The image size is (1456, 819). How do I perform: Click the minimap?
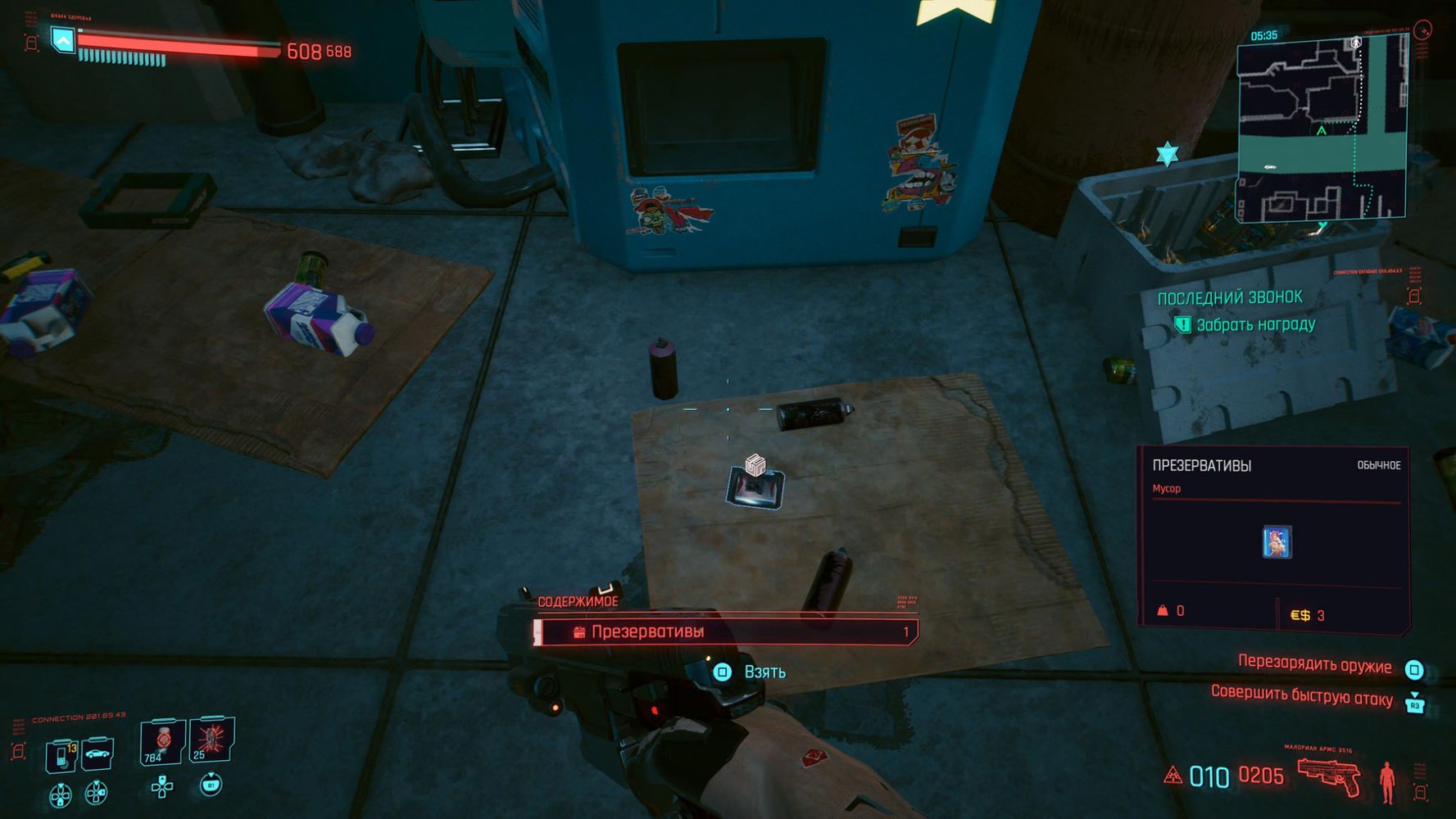(1321, 129)
